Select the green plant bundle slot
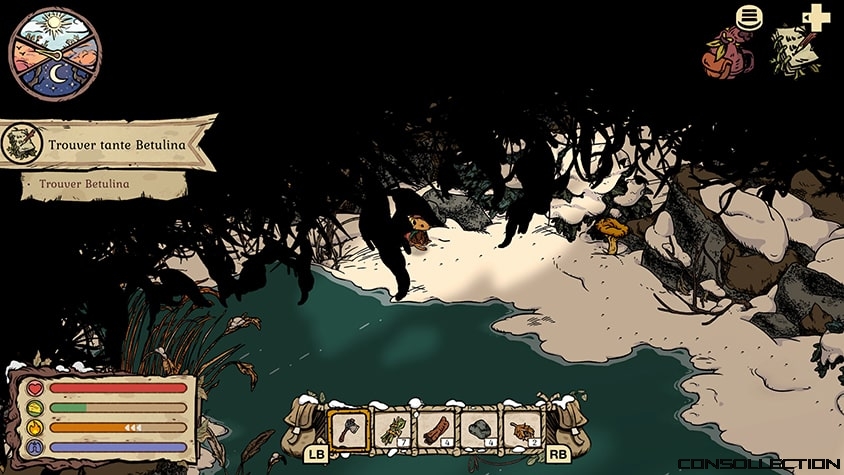 coord(392,430)
